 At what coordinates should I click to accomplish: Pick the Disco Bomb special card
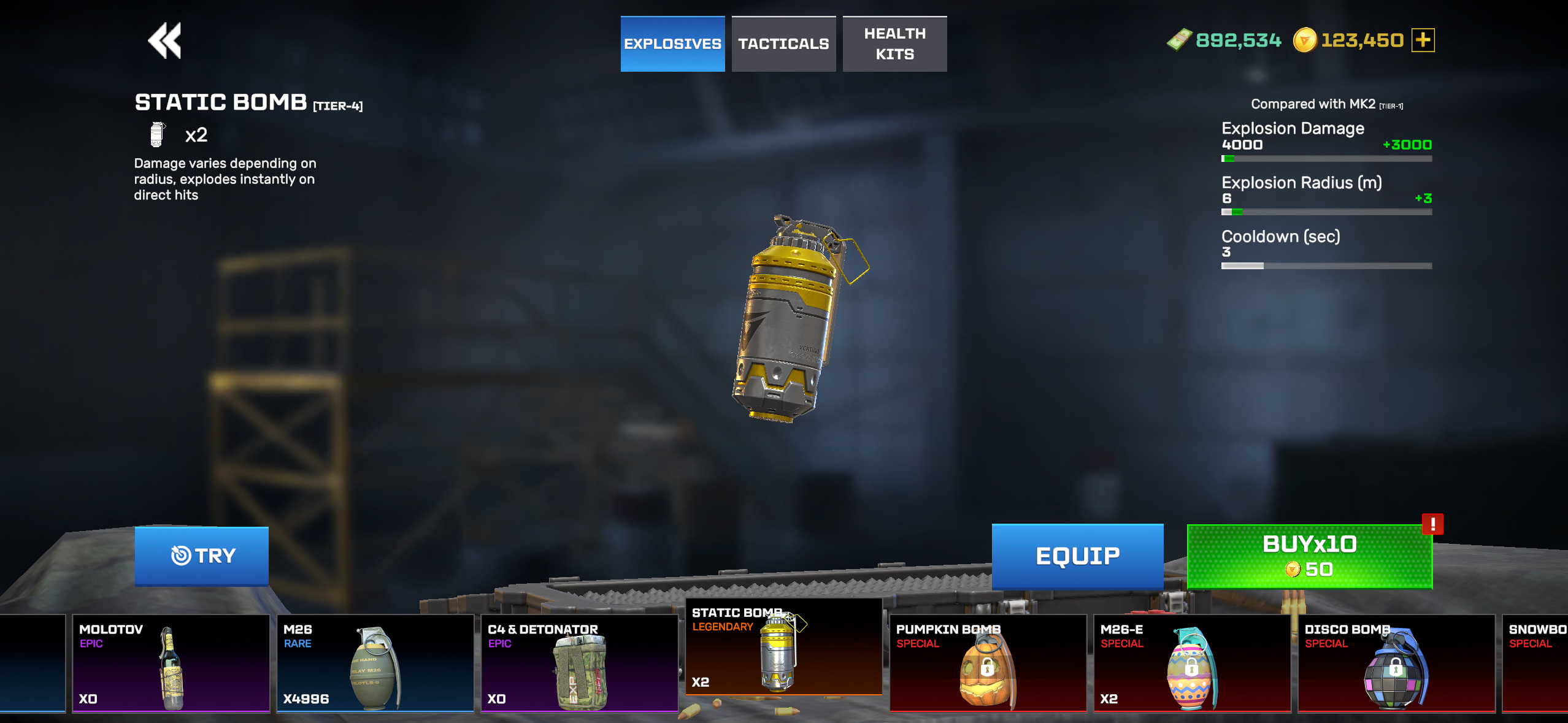click(1396, 664)
